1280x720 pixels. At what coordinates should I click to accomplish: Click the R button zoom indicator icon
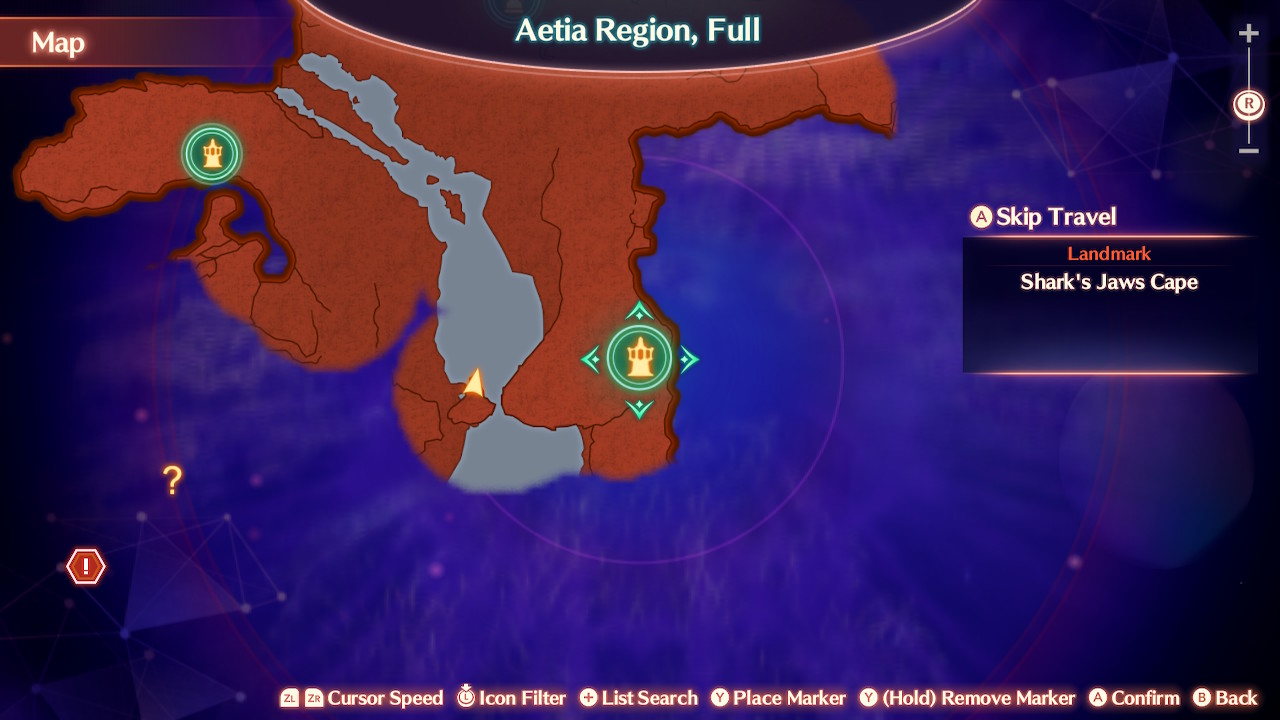point(1248,102)
